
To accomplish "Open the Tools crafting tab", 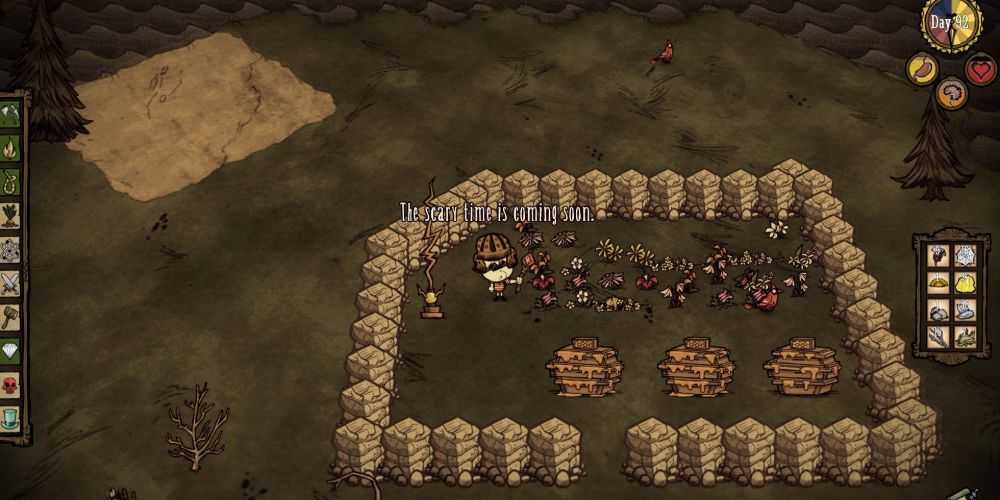I will [x=11, y=112].
